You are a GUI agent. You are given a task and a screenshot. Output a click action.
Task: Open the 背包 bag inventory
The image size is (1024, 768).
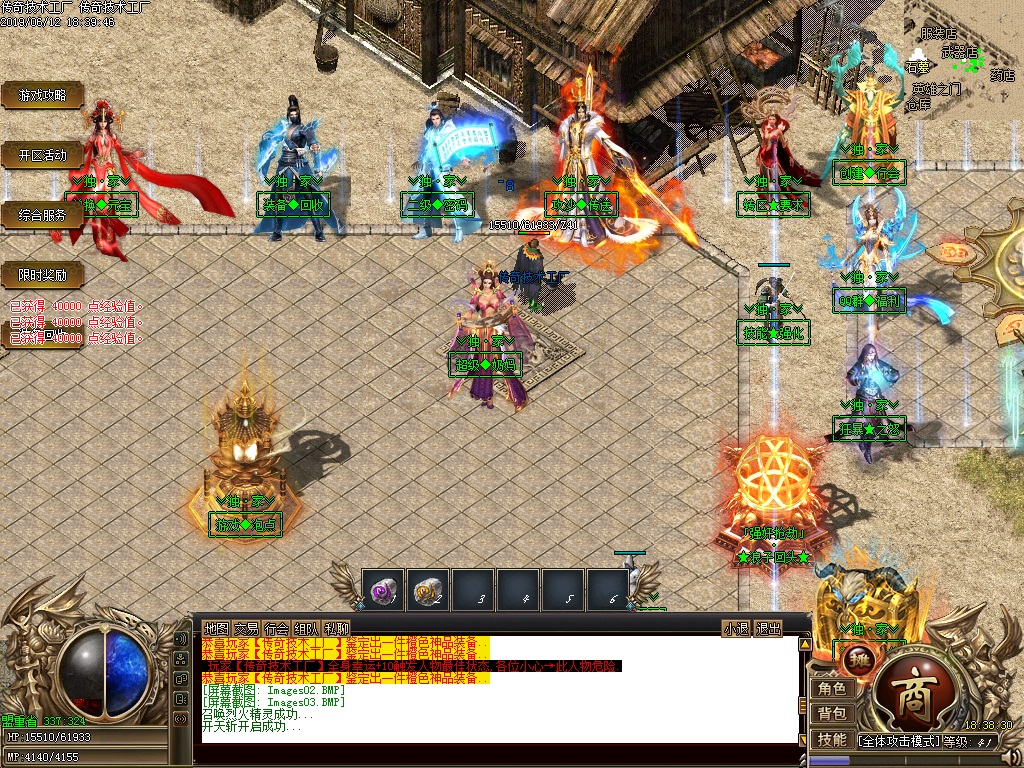pyautogui.click(x=832, y=714)
